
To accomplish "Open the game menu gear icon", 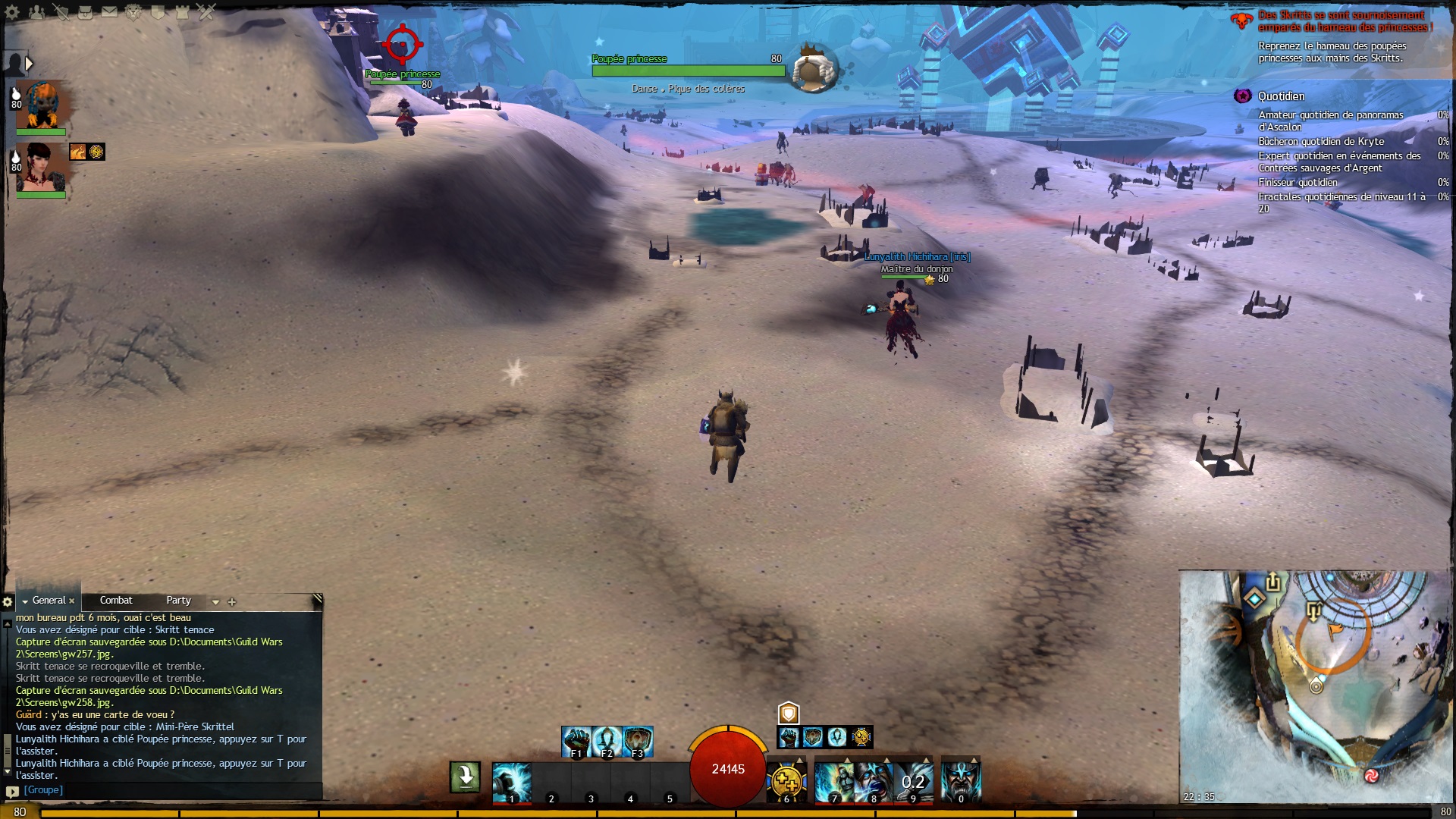I will point(13,12).
